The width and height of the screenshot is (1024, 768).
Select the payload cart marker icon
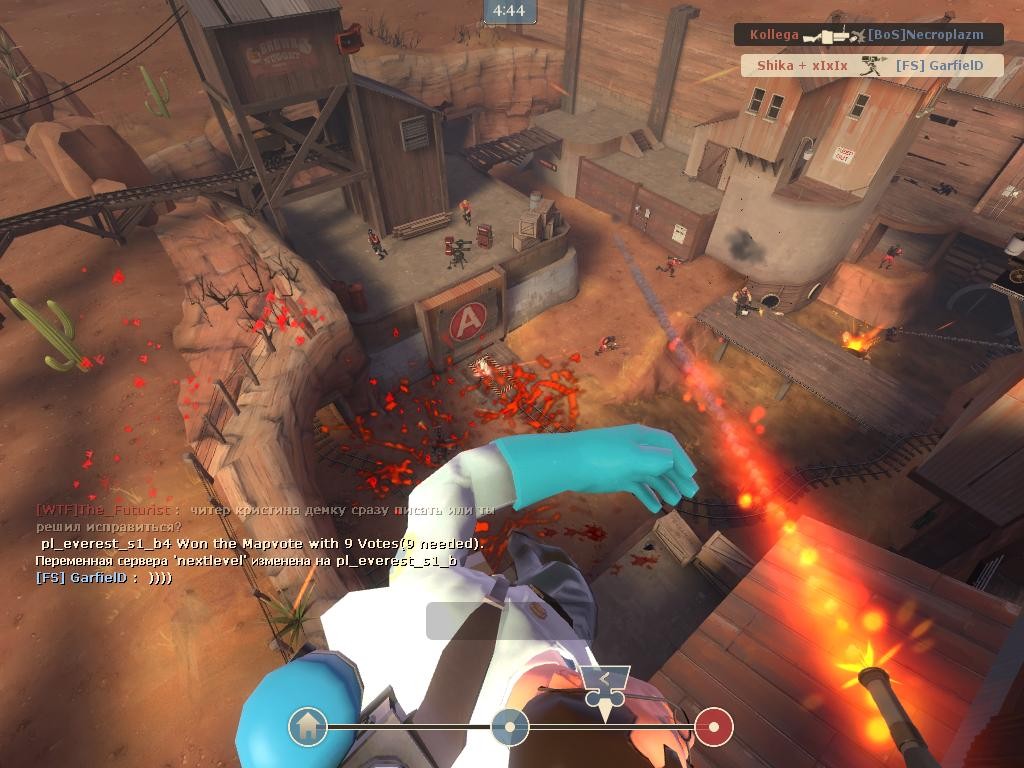(x=605, y=685)
